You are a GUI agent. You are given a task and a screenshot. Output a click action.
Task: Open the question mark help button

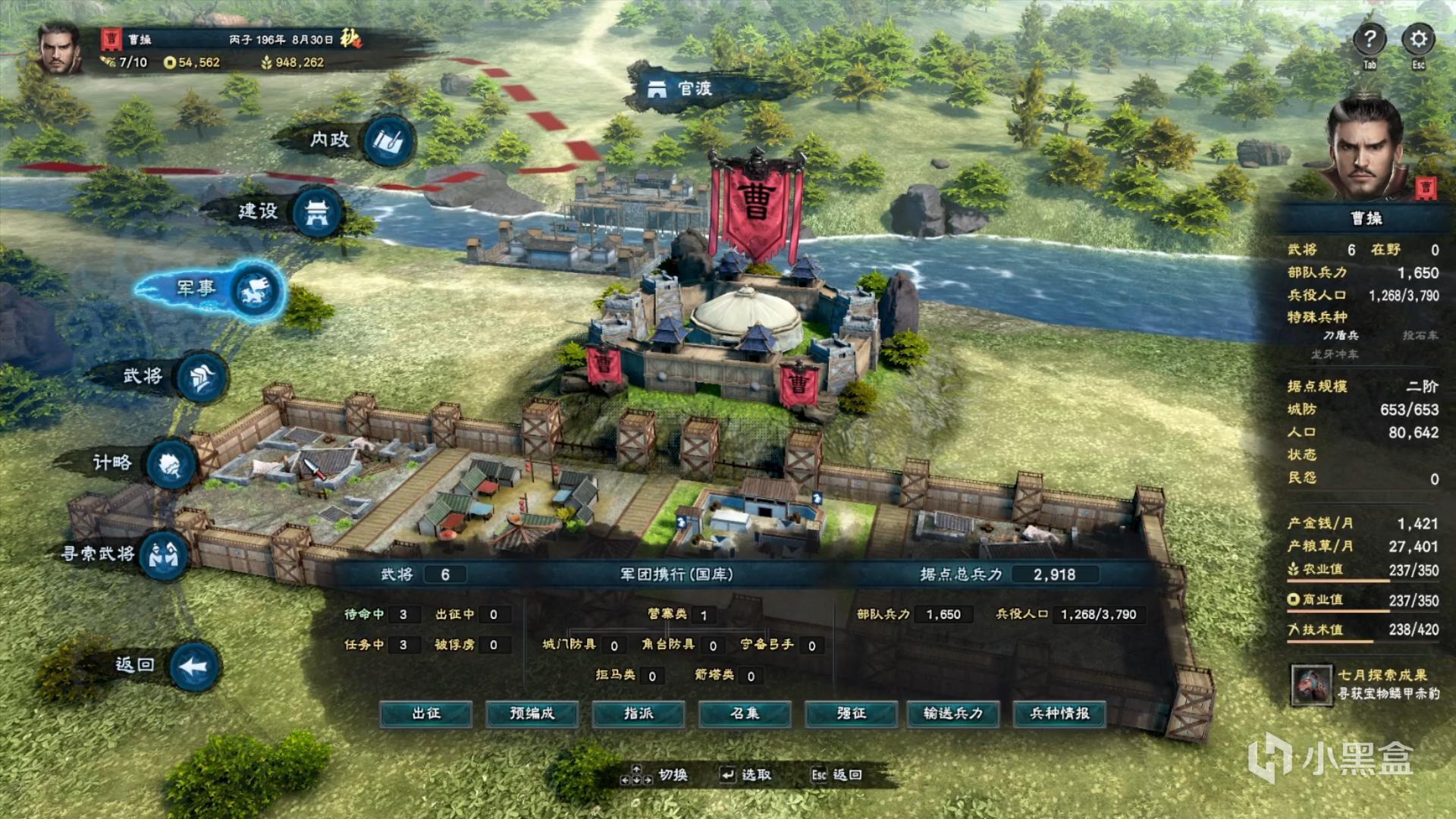(x=1370, y=39)
